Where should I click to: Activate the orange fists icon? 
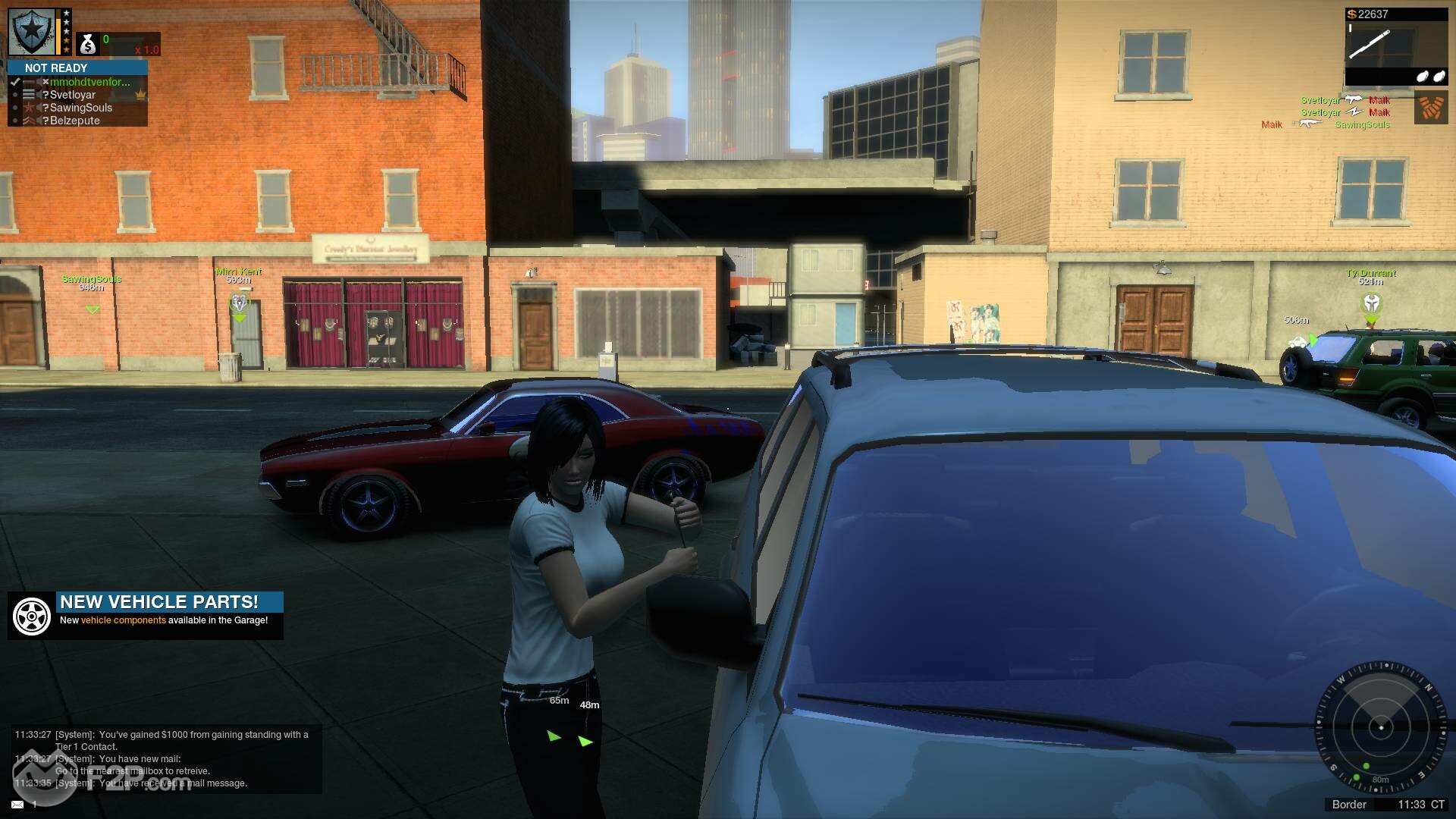1430,108
